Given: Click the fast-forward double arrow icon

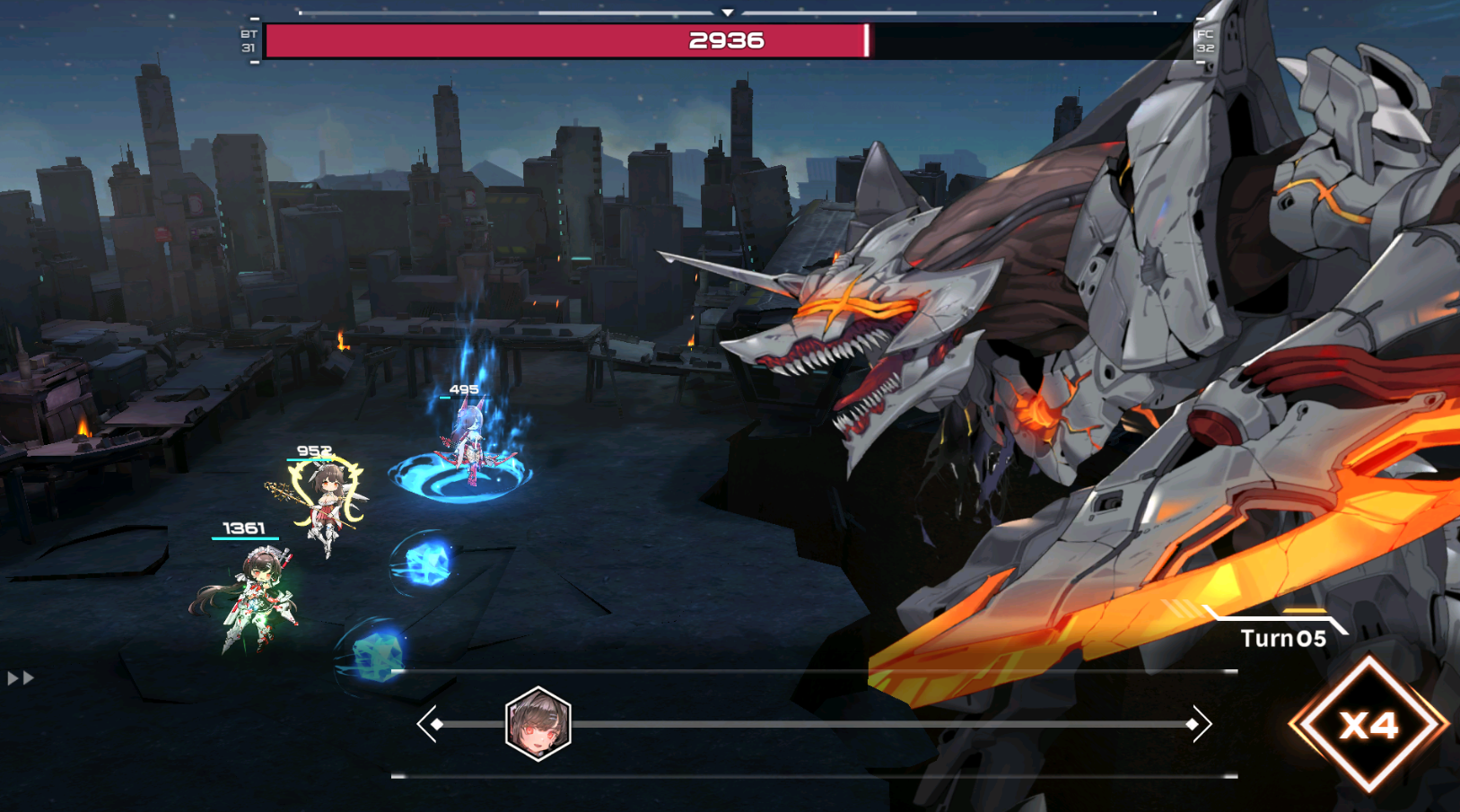Looking at the screenshot, I should [x=21, y=678].
